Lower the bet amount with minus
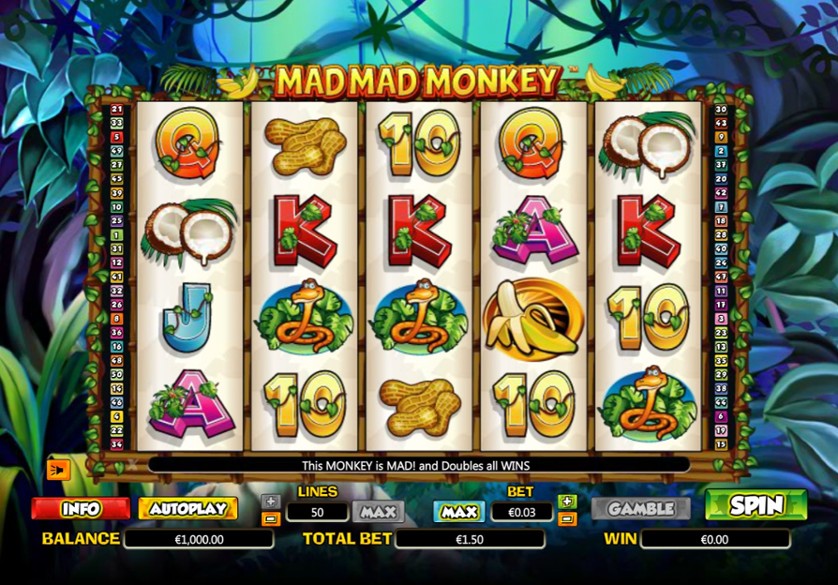Image resolution: width=838 pixels, height=585 pixels. pos(567,519)
